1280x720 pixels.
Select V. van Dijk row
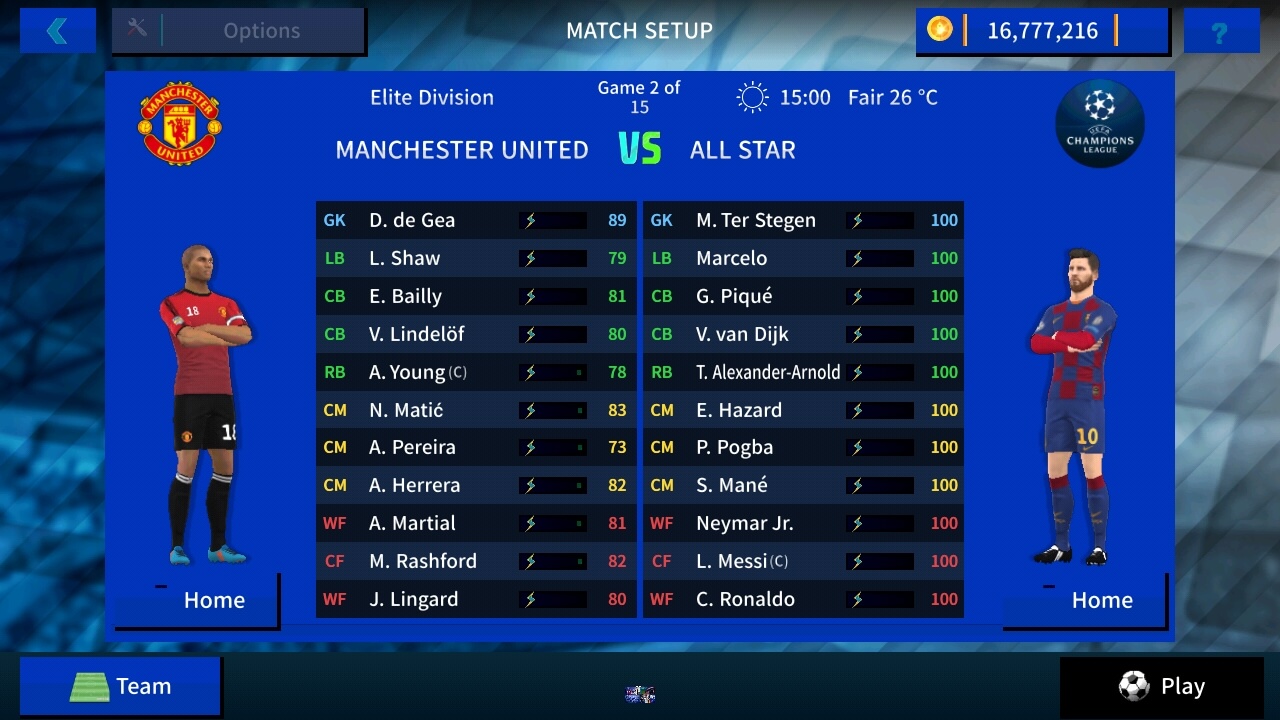[802, 334]
